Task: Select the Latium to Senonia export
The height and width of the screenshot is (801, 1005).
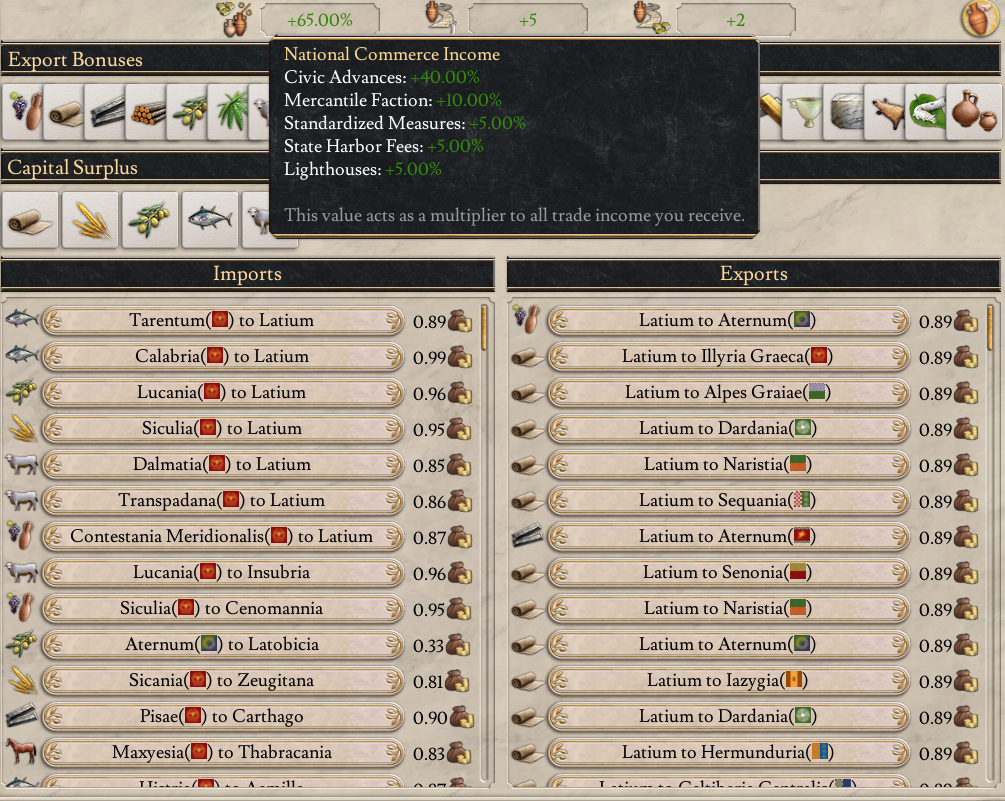Action: click(x=727, y=572)
